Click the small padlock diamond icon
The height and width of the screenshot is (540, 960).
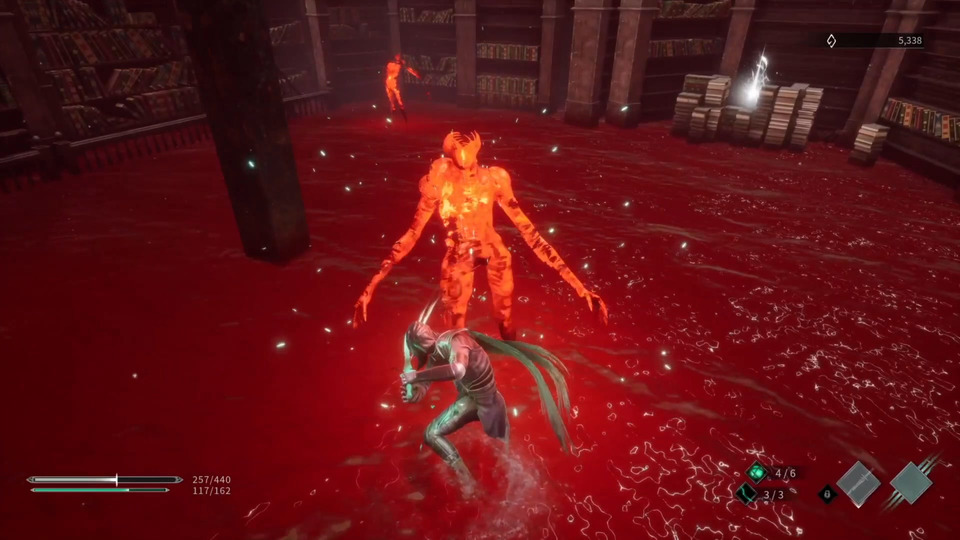(x=827, y=493)
